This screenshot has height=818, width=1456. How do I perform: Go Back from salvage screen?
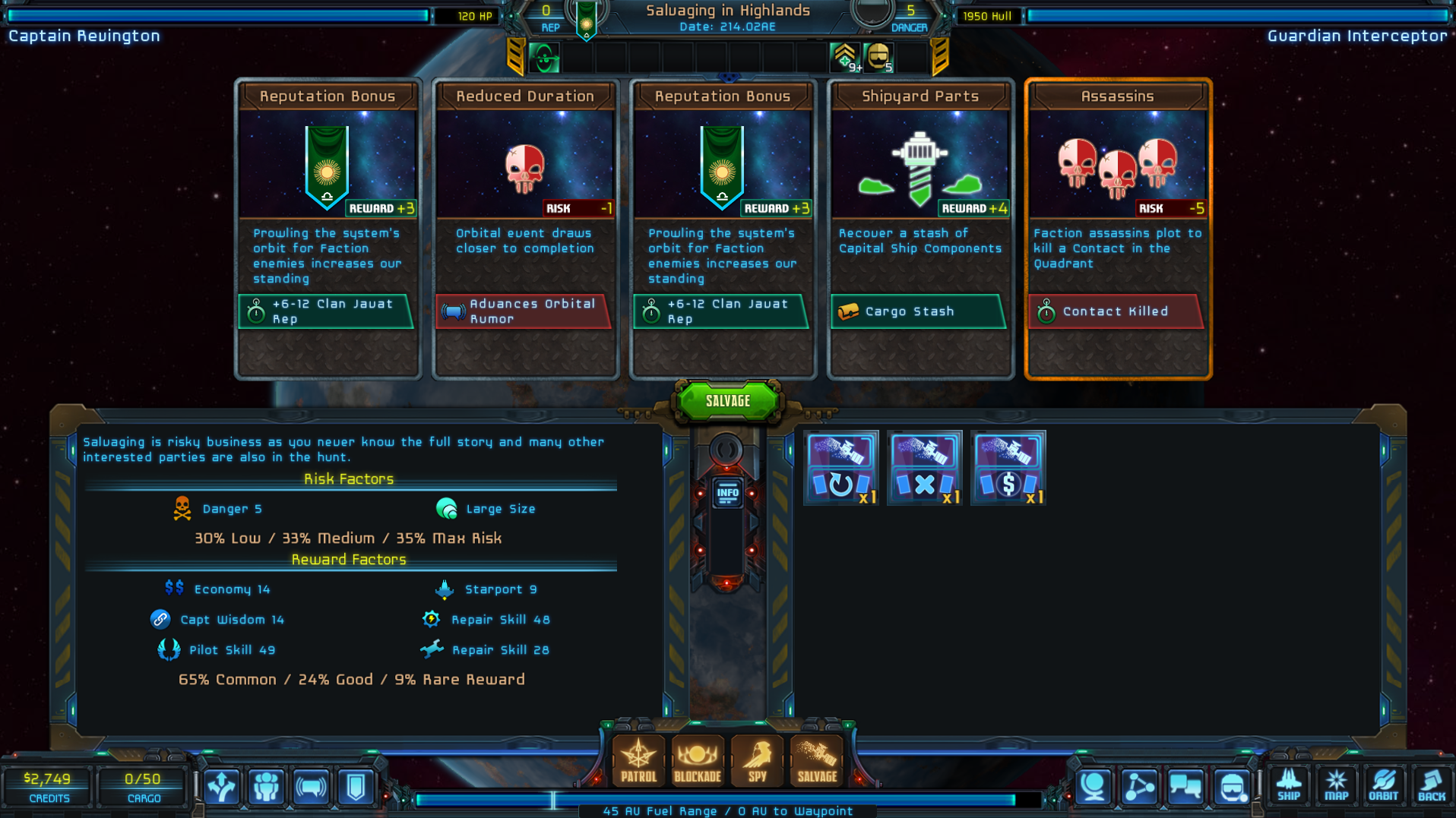1431,785
